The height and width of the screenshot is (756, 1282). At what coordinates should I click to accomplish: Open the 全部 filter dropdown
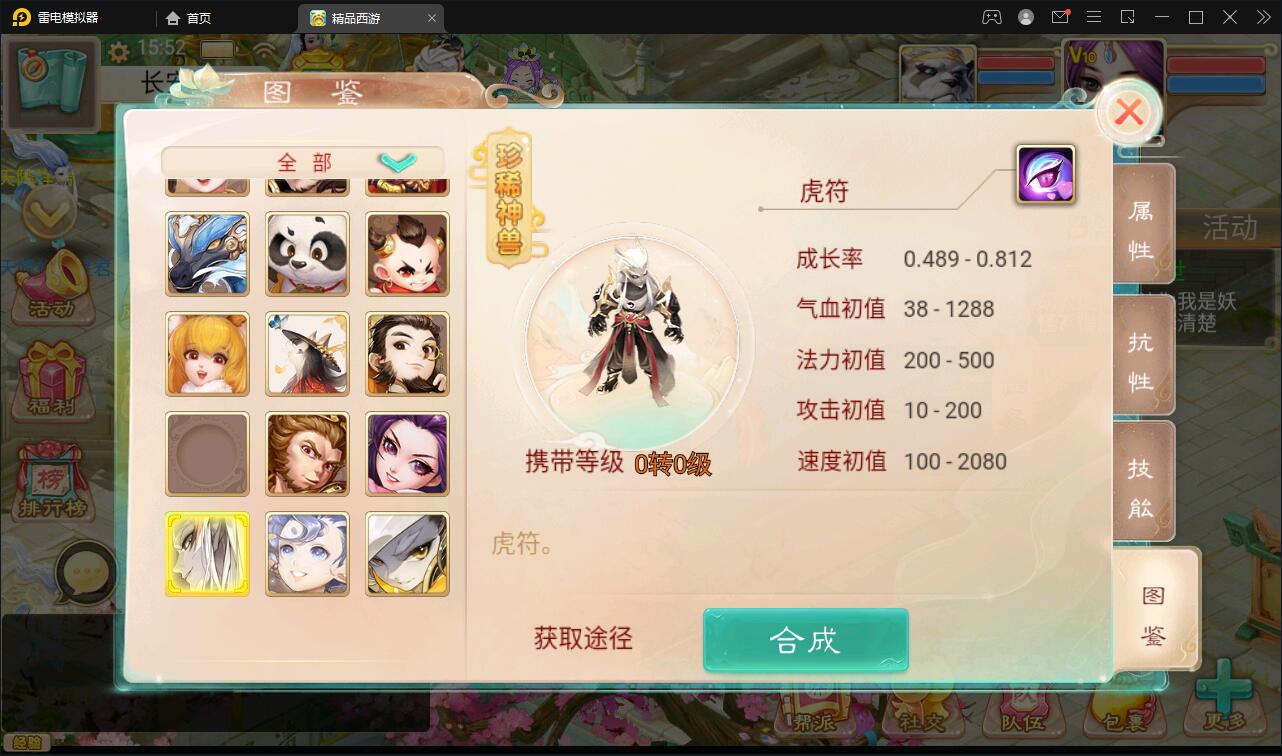[299, 161]
